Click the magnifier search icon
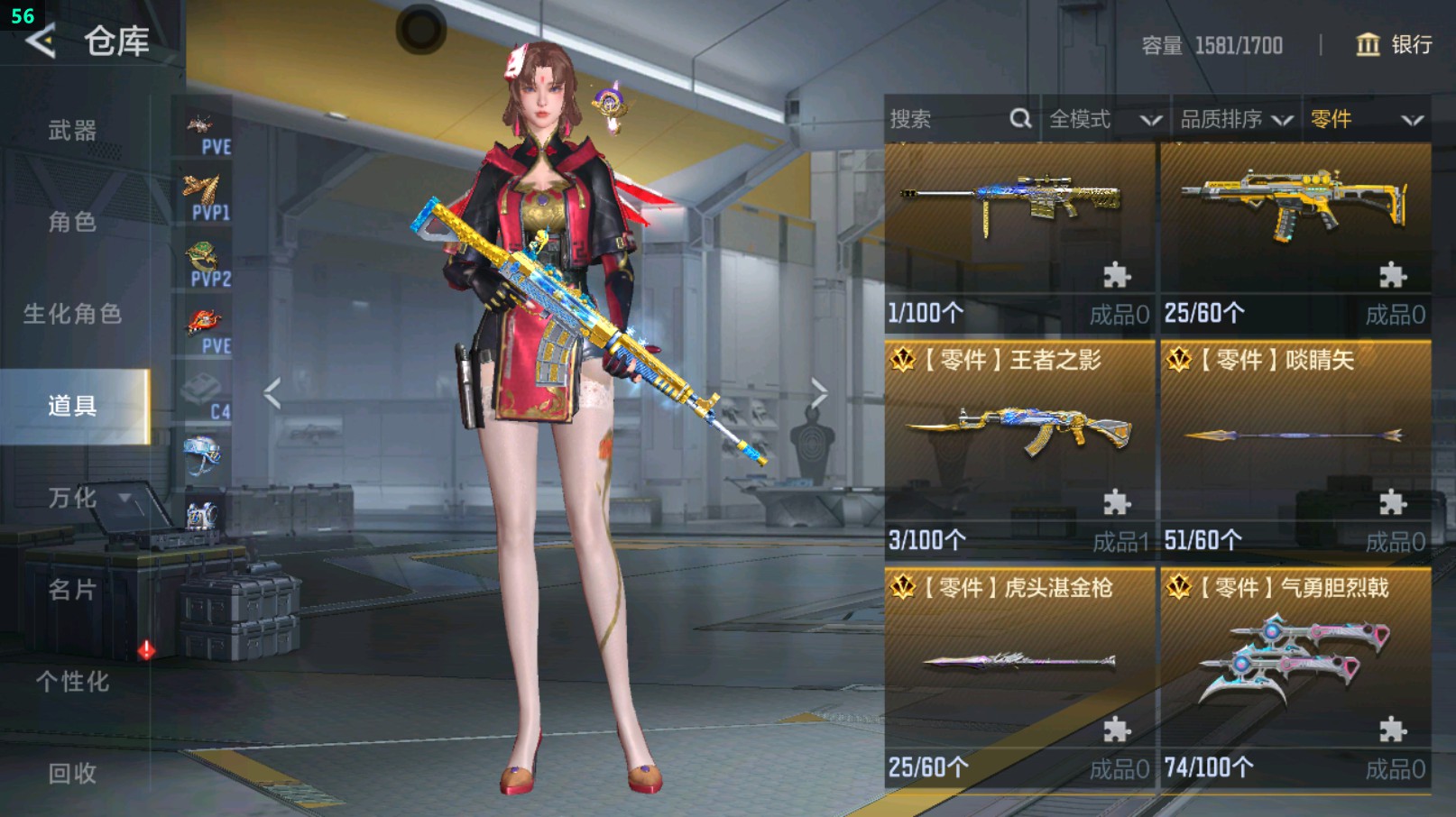This screenshot has height=817, width=1456. (1019, 118)
